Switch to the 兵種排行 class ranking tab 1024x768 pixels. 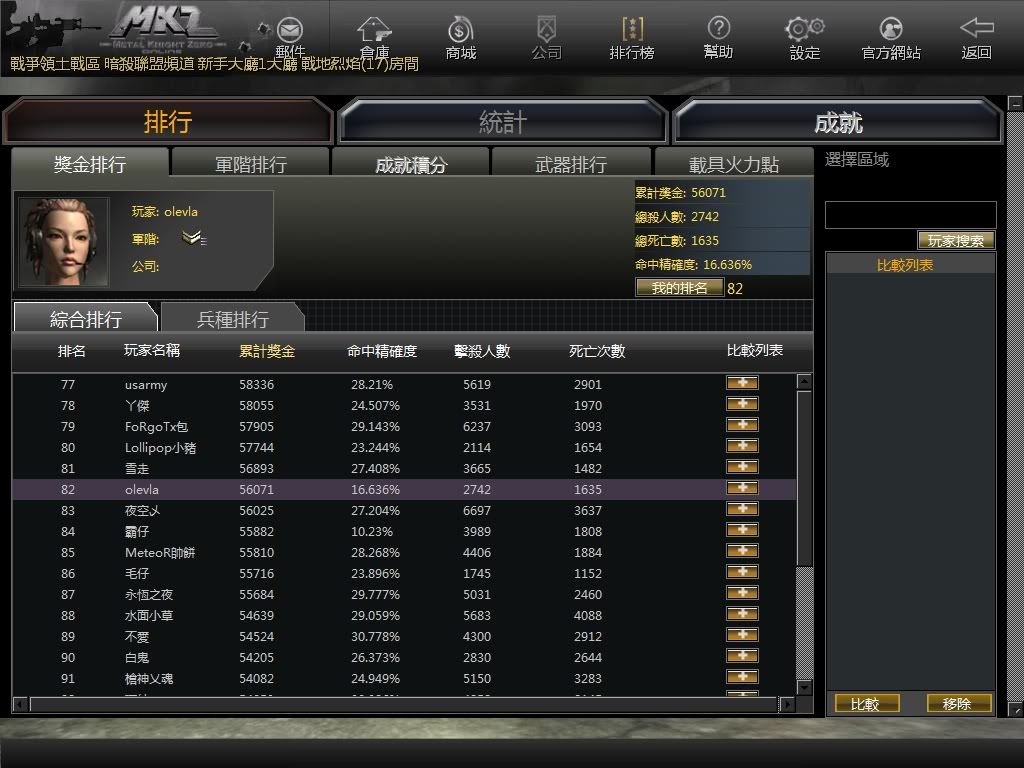coord(232,319)
